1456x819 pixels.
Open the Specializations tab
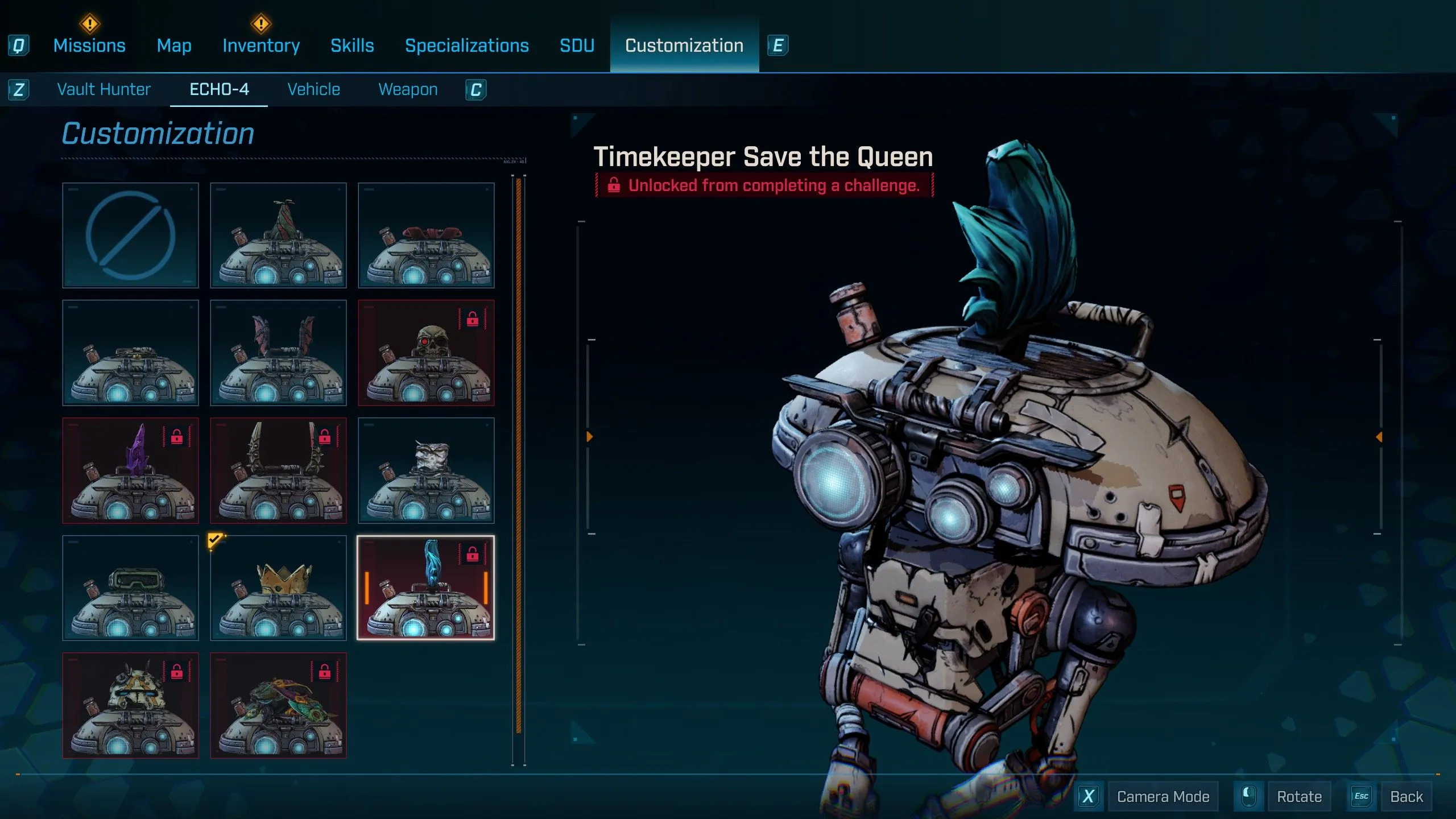[x=466, y=45]
